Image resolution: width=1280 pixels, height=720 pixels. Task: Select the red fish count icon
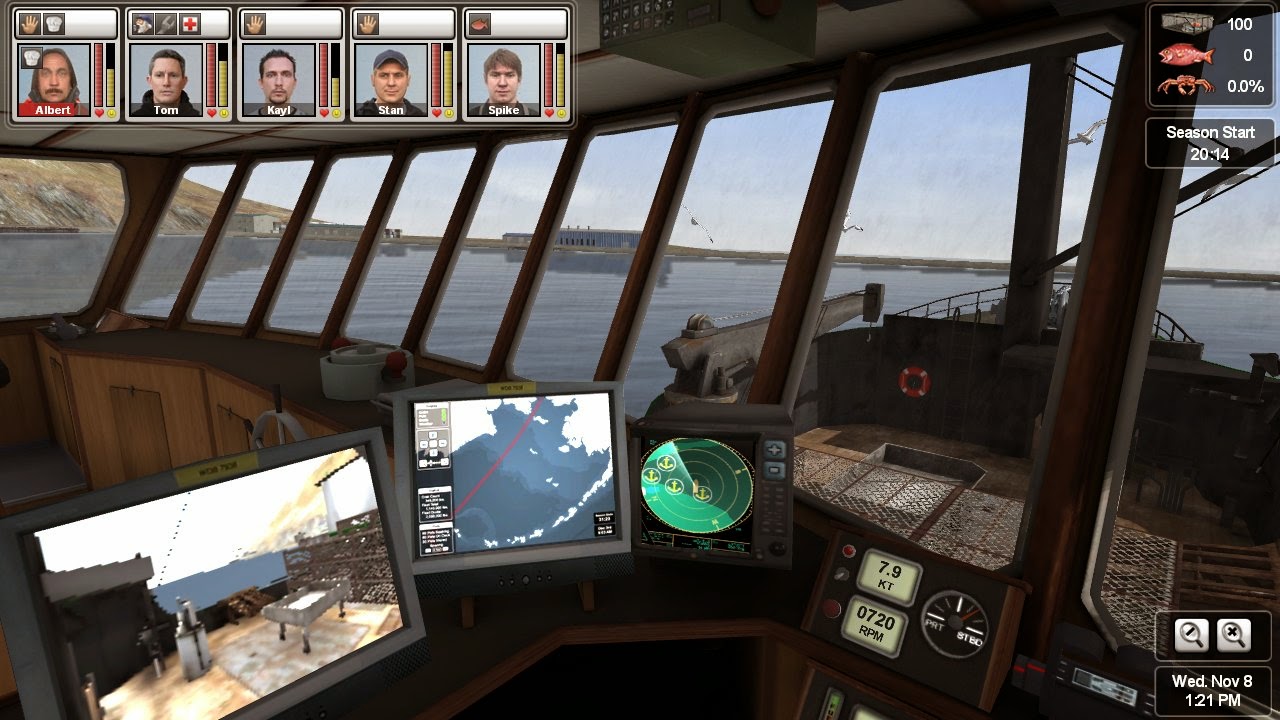[x=1187, y=55]
